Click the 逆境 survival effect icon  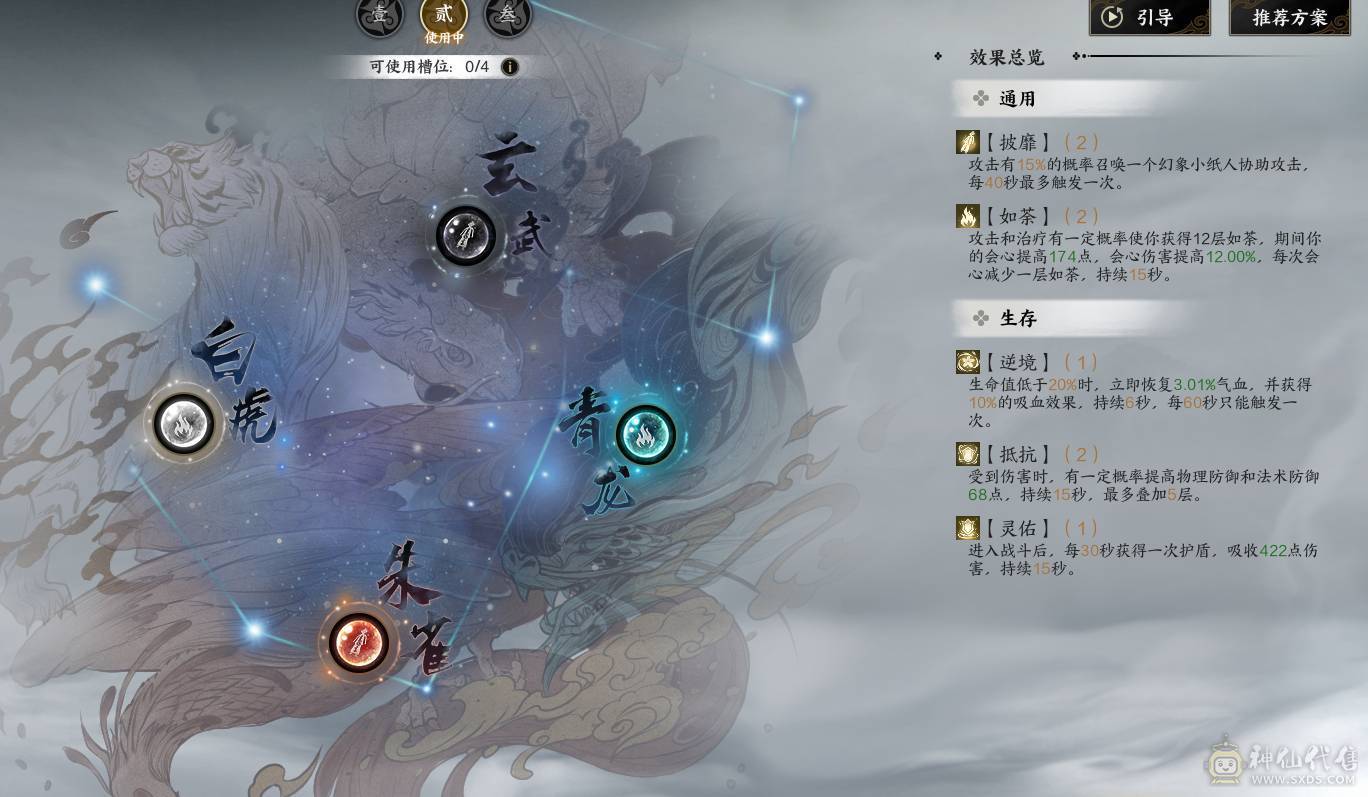tap(967, 362)
